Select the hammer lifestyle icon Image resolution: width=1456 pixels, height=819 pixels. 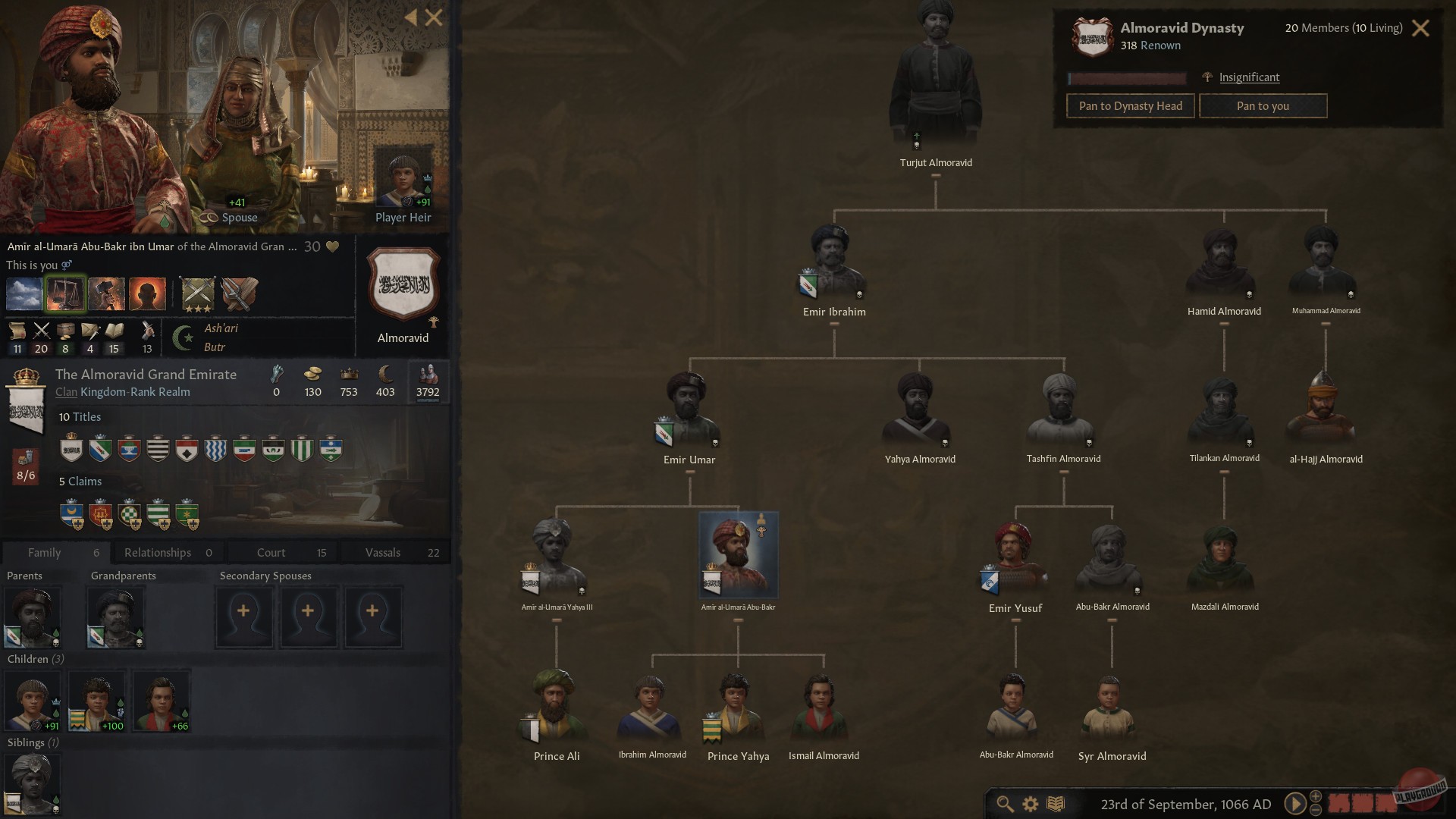pos(106,293)
